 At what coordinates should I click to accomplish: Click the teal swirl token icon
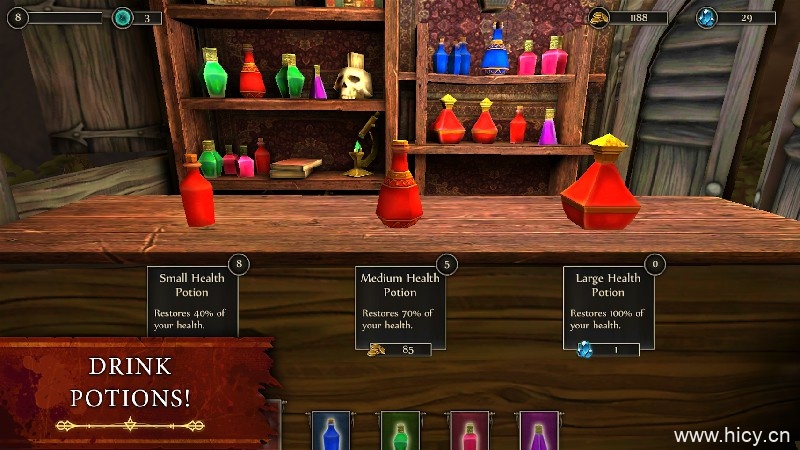[x=122, y=18]
